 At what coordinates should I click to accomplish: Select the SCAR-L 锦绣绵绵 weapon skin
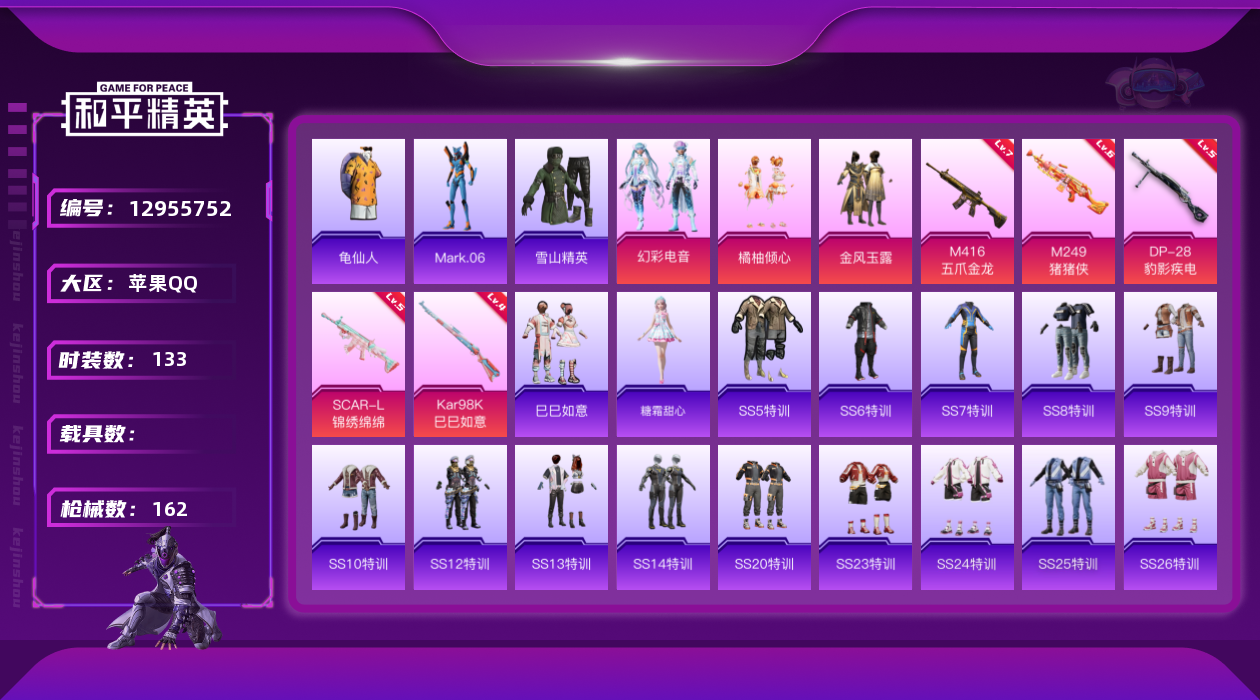pyautogui.click(x=358, y=364)
